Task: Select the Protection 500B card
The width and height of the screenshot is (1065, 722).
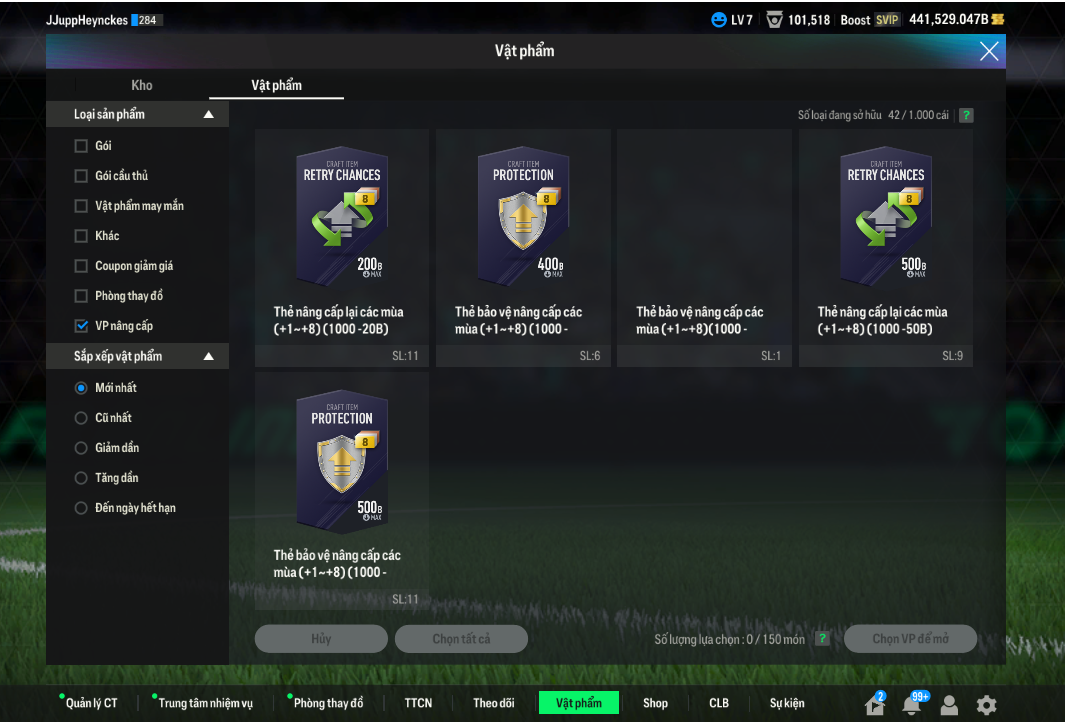Action: (x=342, y=463)
